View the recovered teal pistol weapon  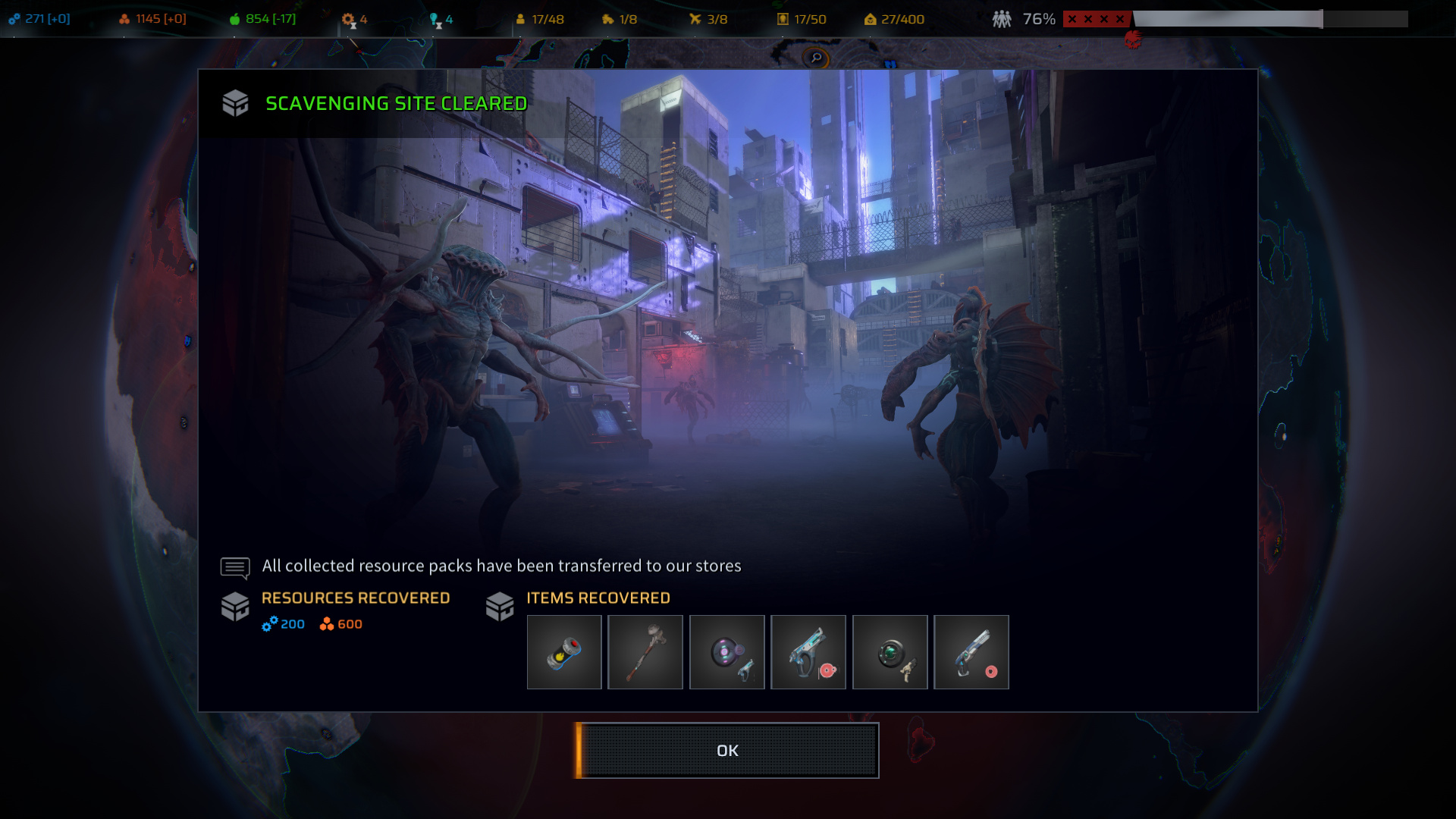tap(808, 652)
